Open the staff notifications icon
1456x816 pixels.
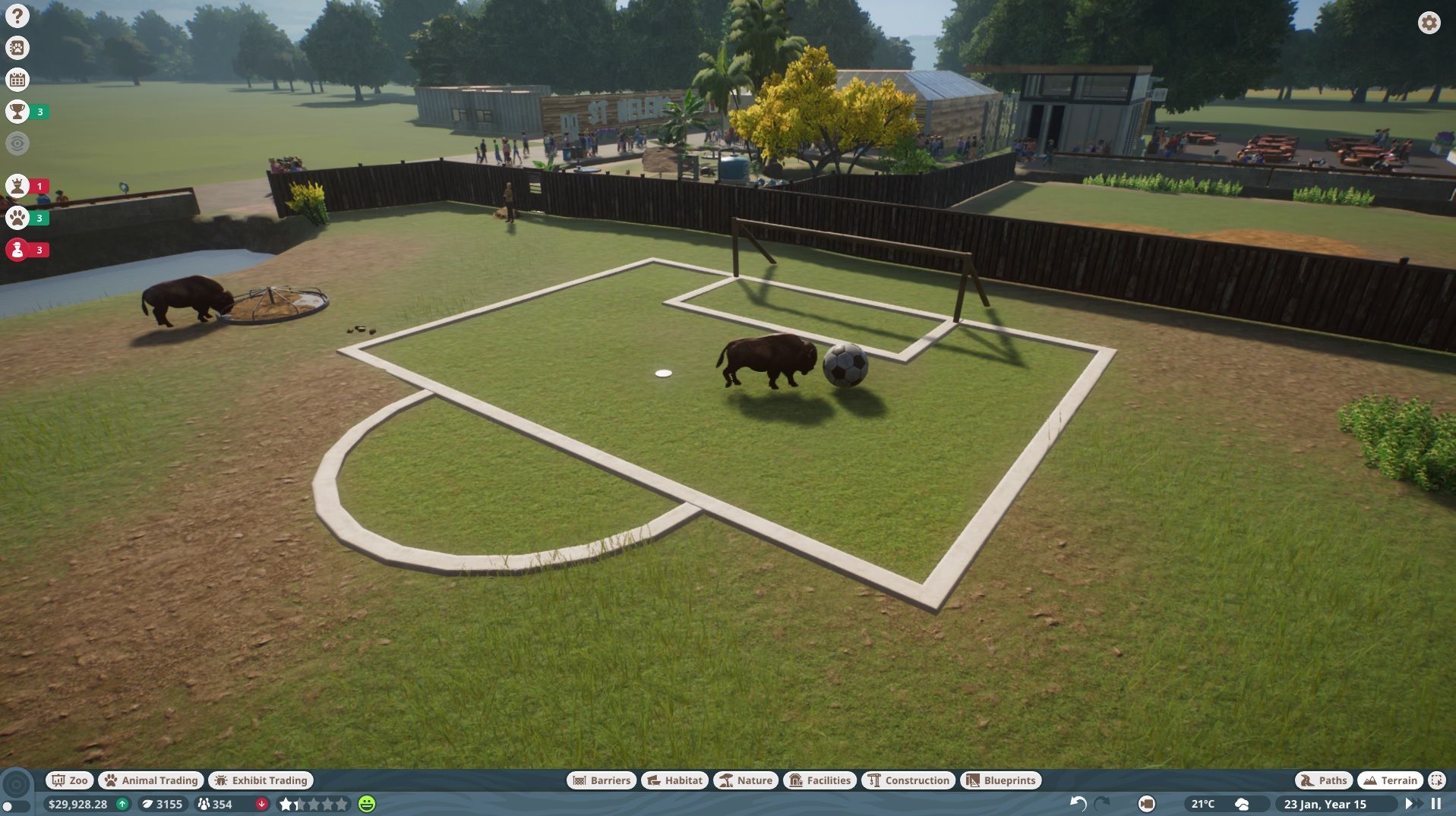tap(17, 249)
